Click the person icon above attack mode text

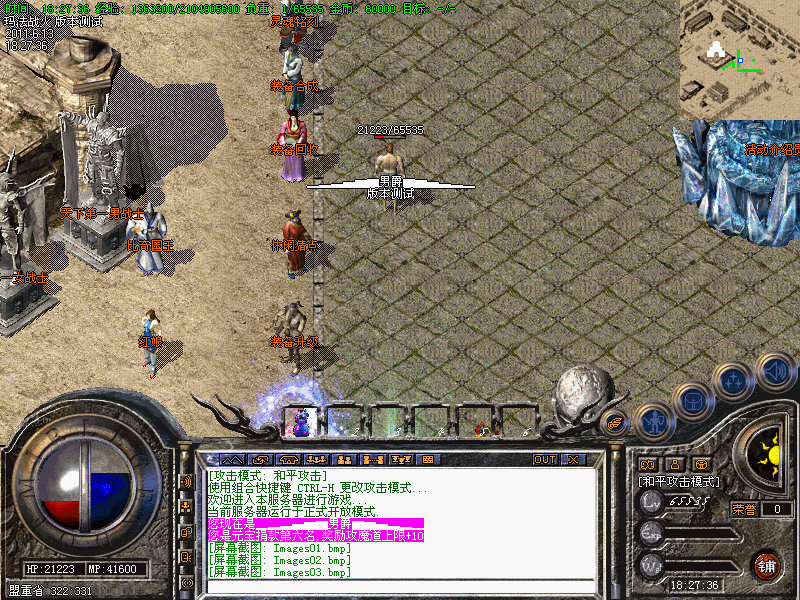point(673,464)
